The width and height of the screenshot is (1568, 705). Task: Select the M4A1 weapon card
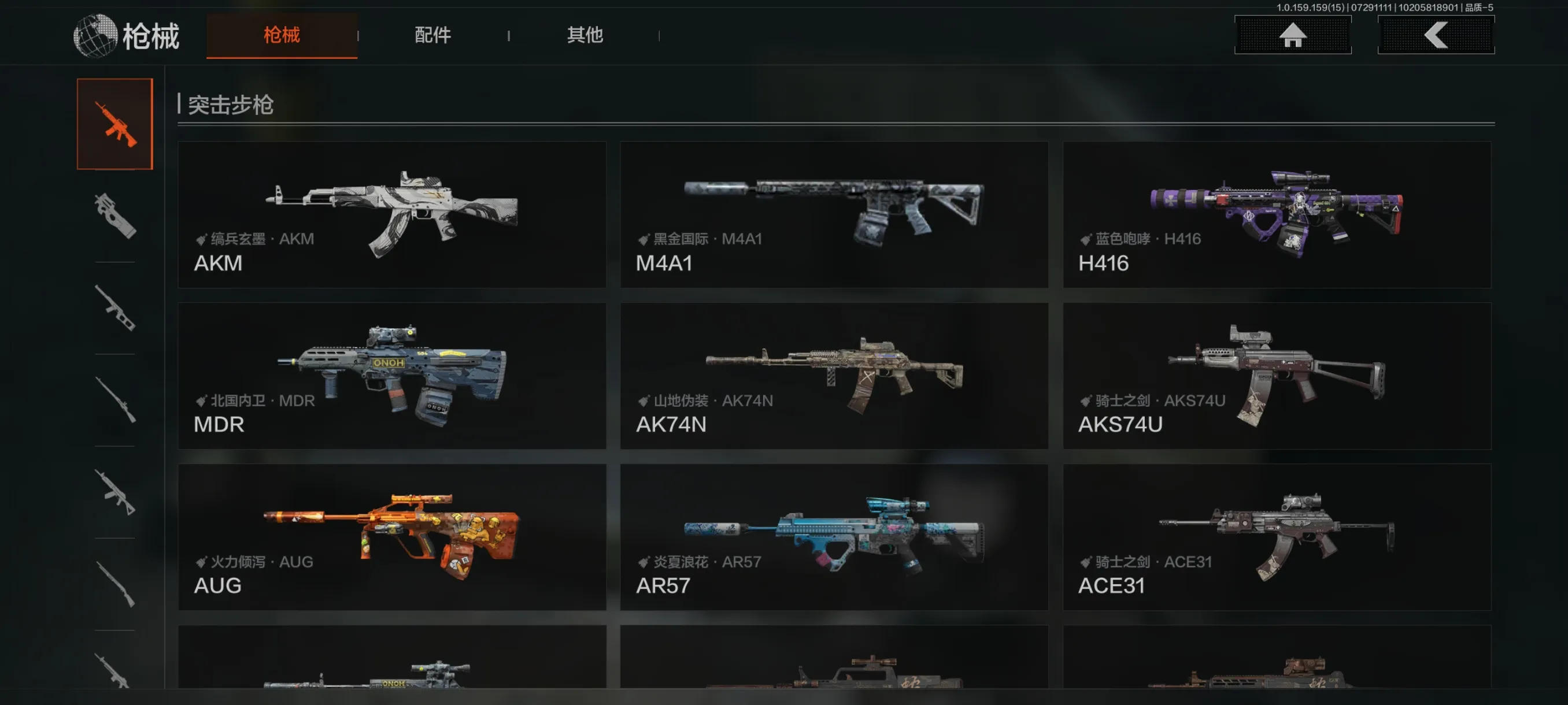click(x=833, y=215)
